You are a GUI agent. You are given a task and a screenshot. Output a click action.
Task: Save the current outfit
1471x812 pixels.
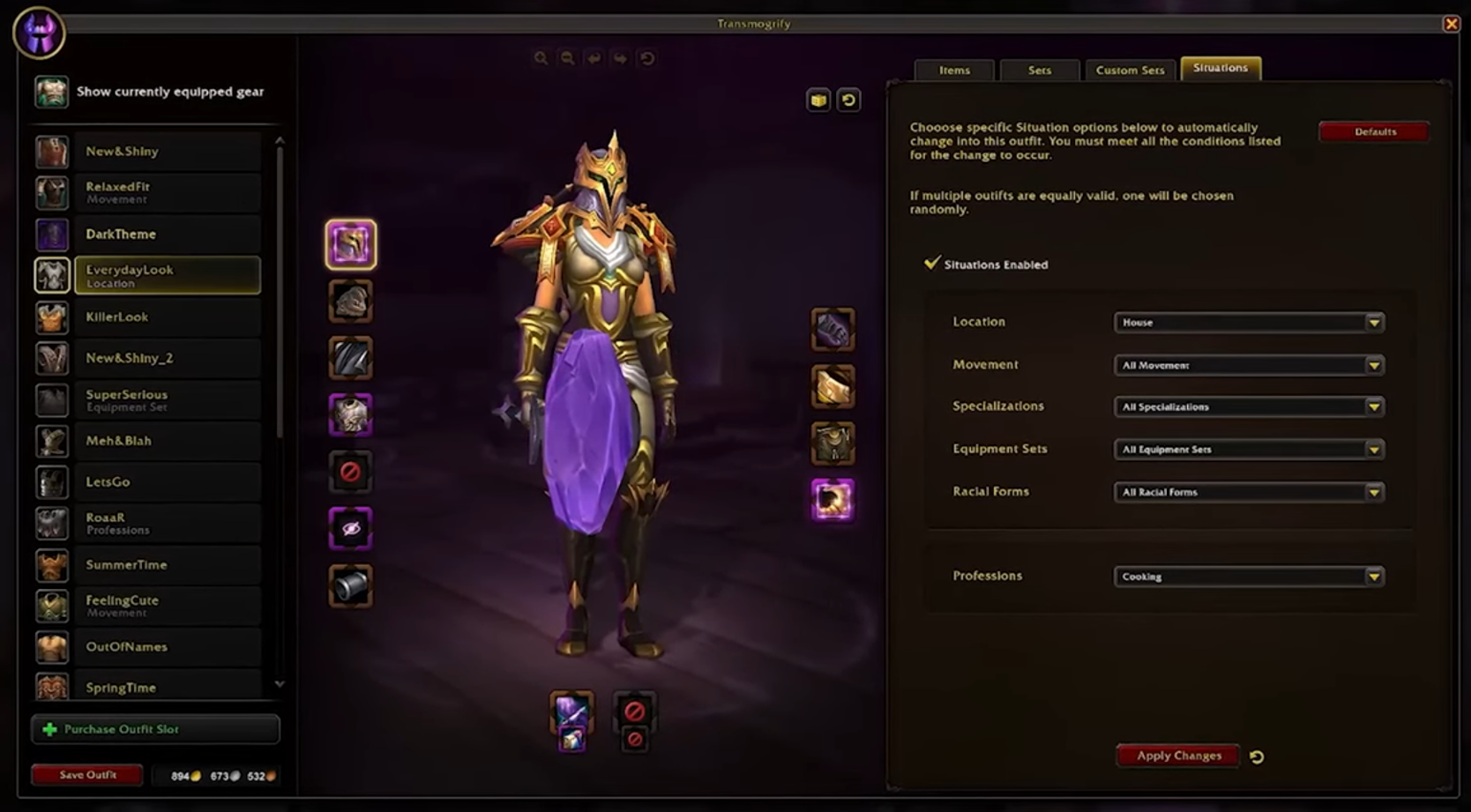(87, 775)
